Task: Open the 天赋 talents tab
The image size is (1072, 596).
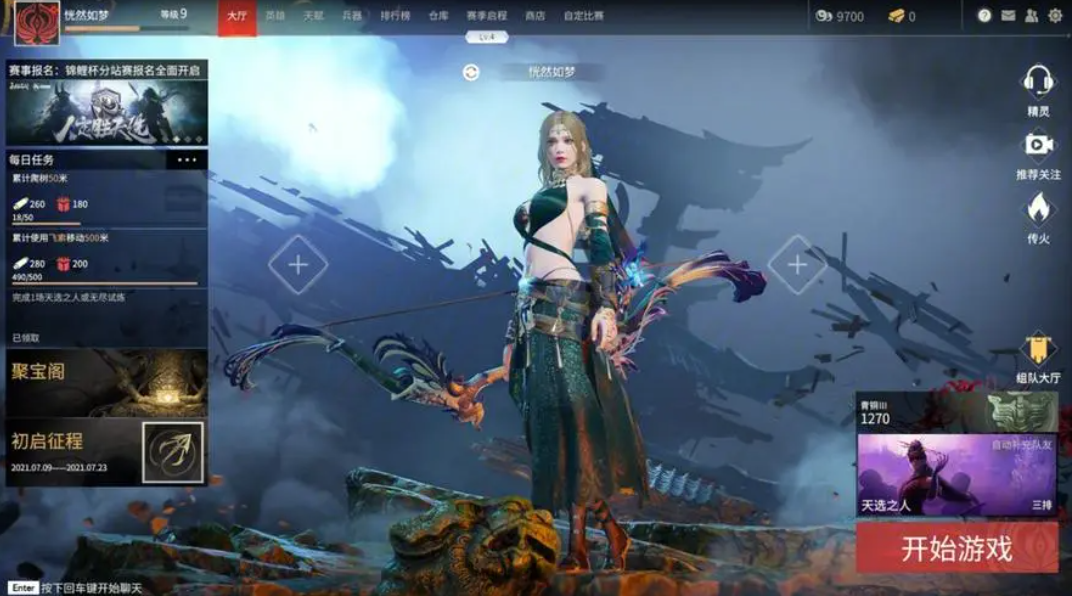Action: tap(313, 16)
